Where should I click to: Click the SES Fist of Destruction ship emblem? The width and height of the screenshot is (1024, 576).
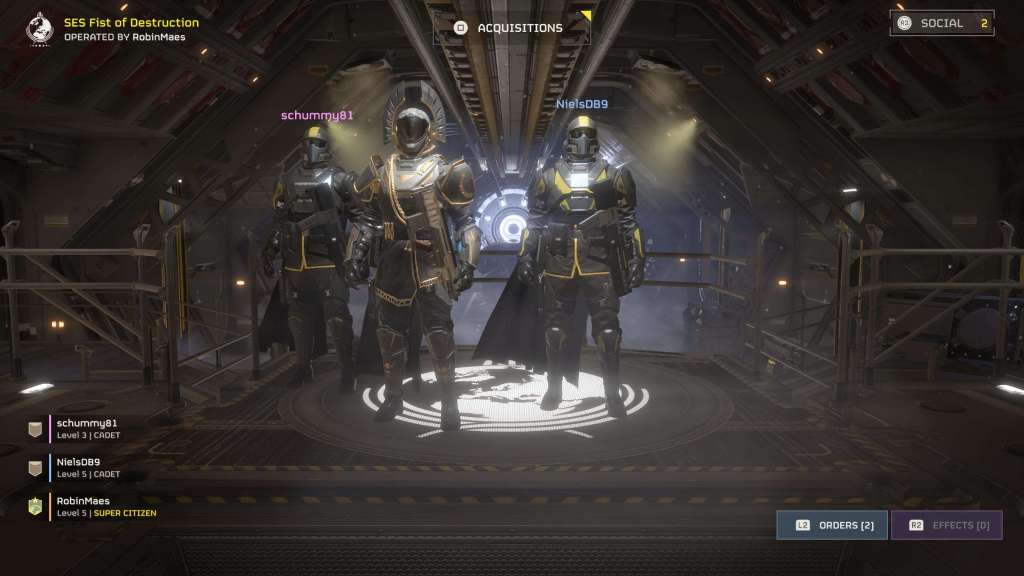[40, 27]
